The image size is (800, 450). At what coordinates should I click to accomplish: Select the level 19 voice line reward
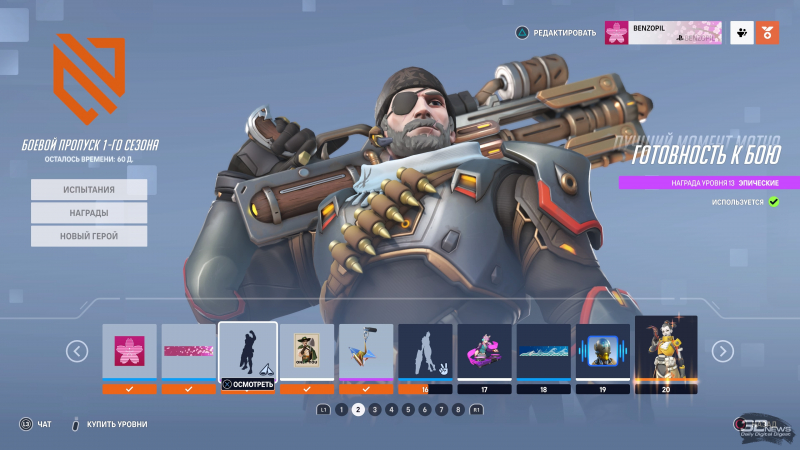click(603, 352)
